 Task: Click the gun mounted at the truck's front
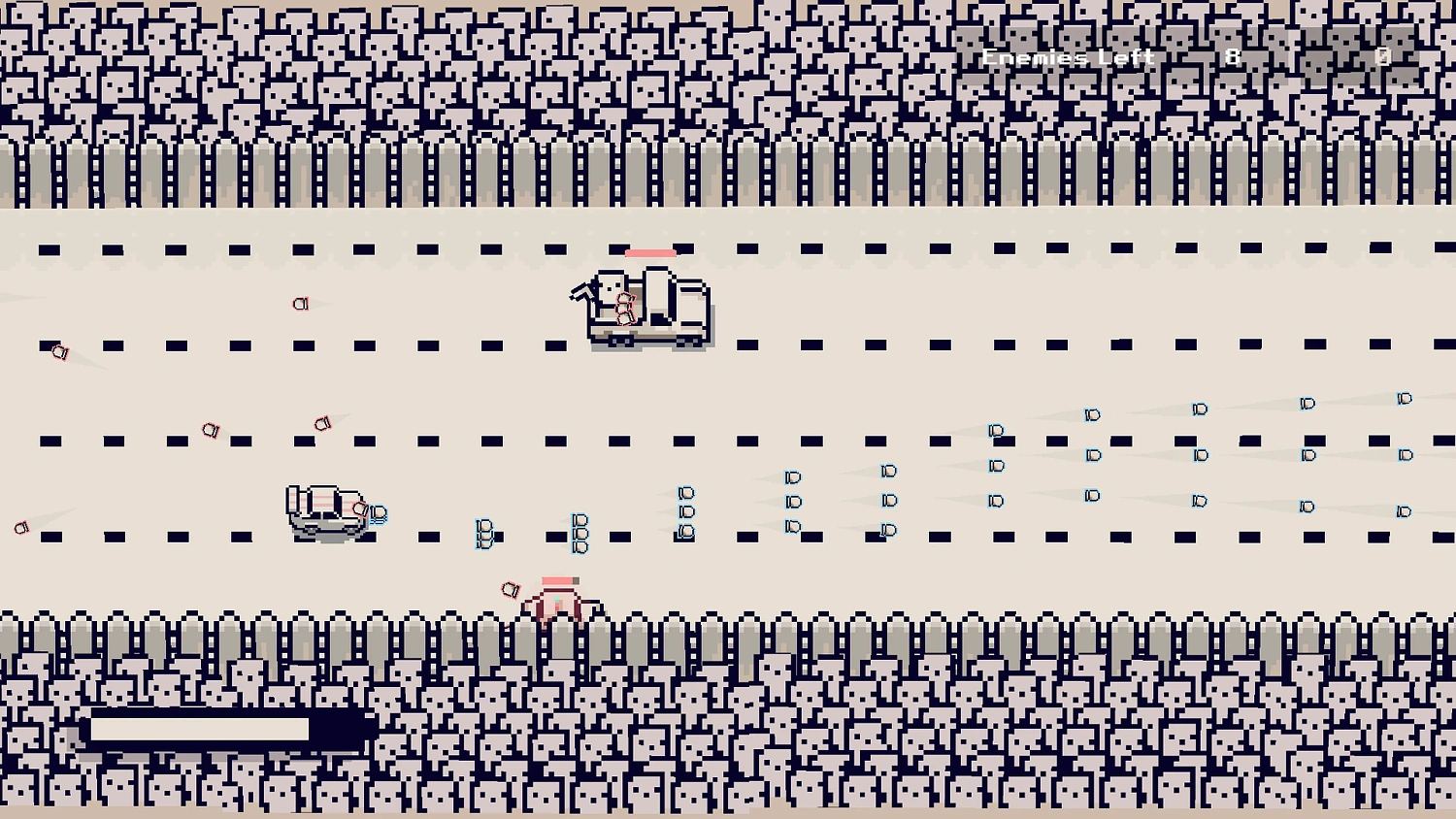582,289
